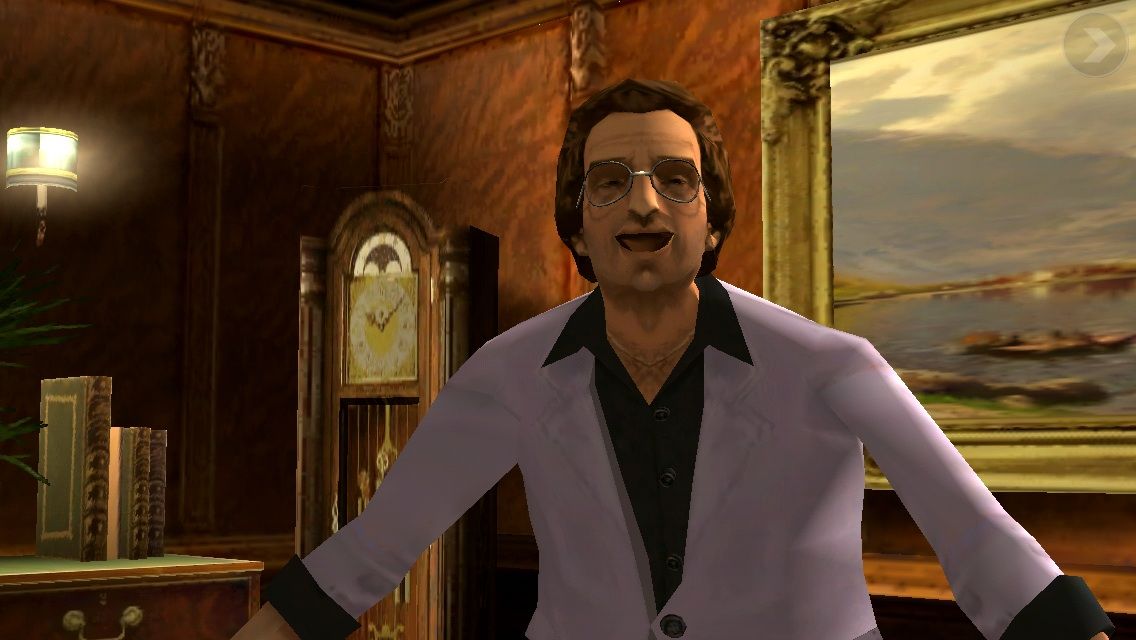Skip the cutscene with the arrow button
The width and height of the screenshot is (1136, 640).
tap(1095, 44)
